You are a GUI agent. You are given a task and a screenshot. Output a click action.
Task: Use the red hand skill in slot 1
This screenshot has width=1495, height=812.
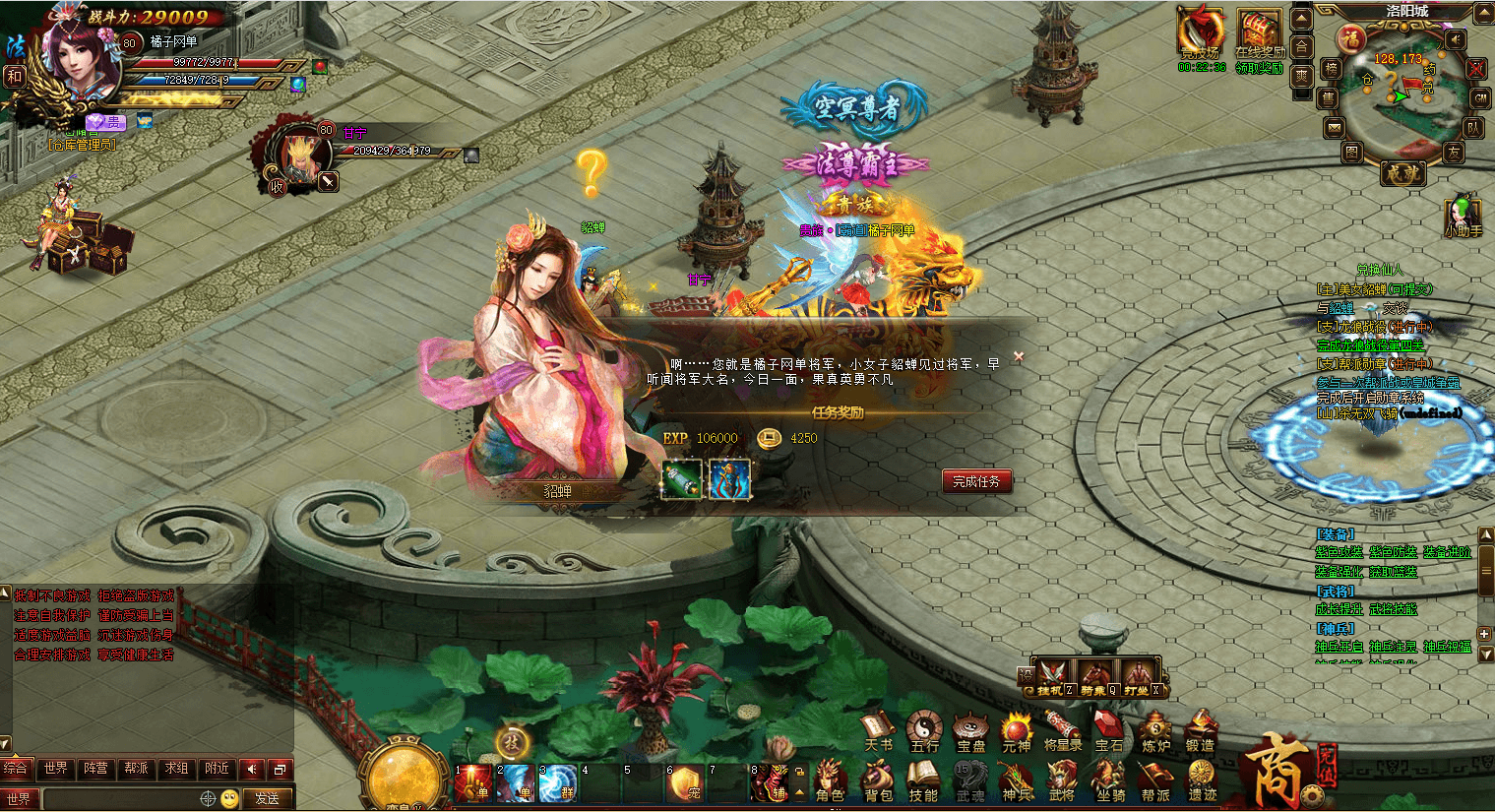(x=472, y=783)
